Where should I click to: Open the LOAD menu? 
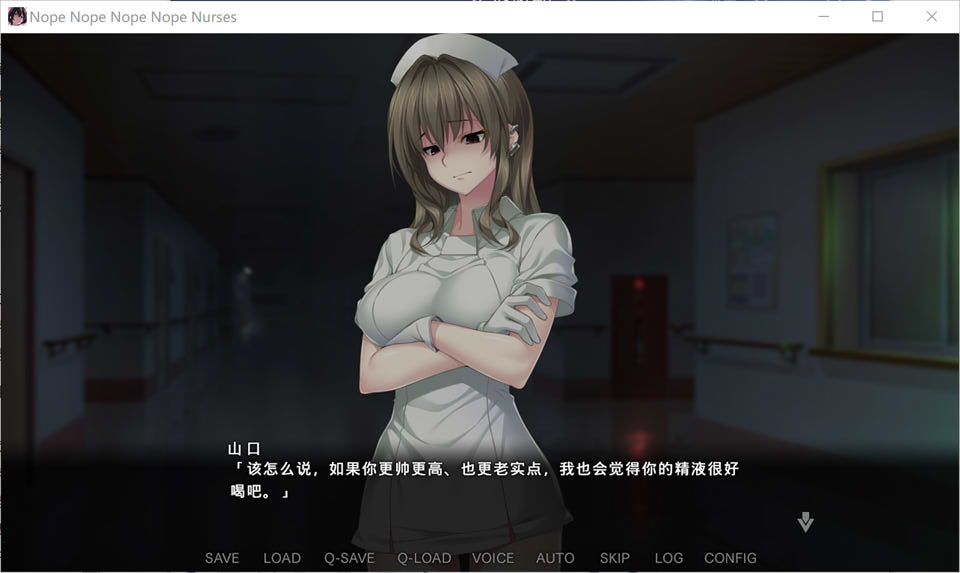tap(282, 558)
